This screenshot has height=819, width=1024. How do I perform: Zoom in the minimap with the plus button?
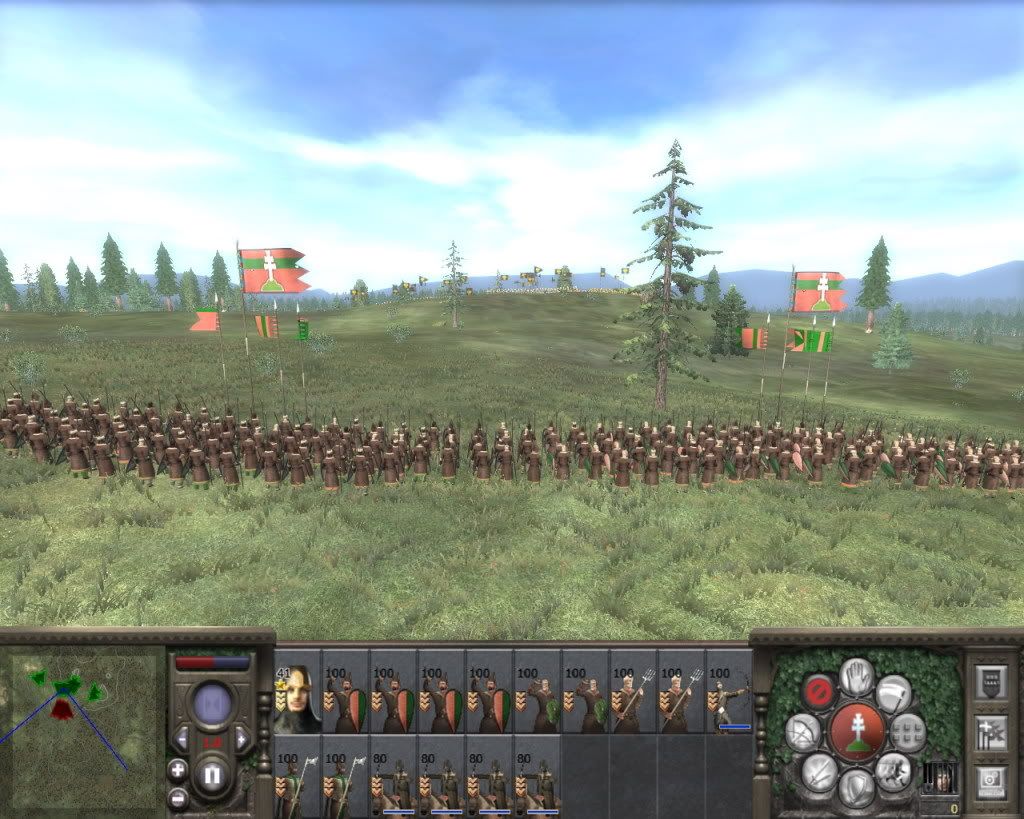(178, 769)
